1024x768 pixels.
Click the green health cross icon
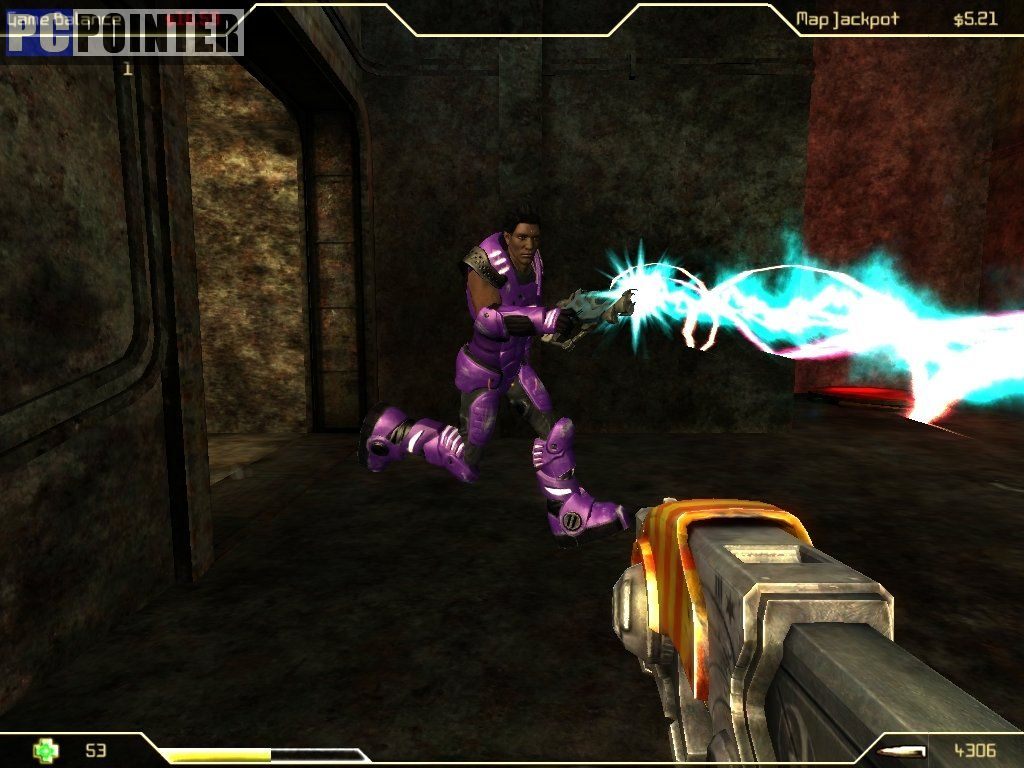point(46,750)
